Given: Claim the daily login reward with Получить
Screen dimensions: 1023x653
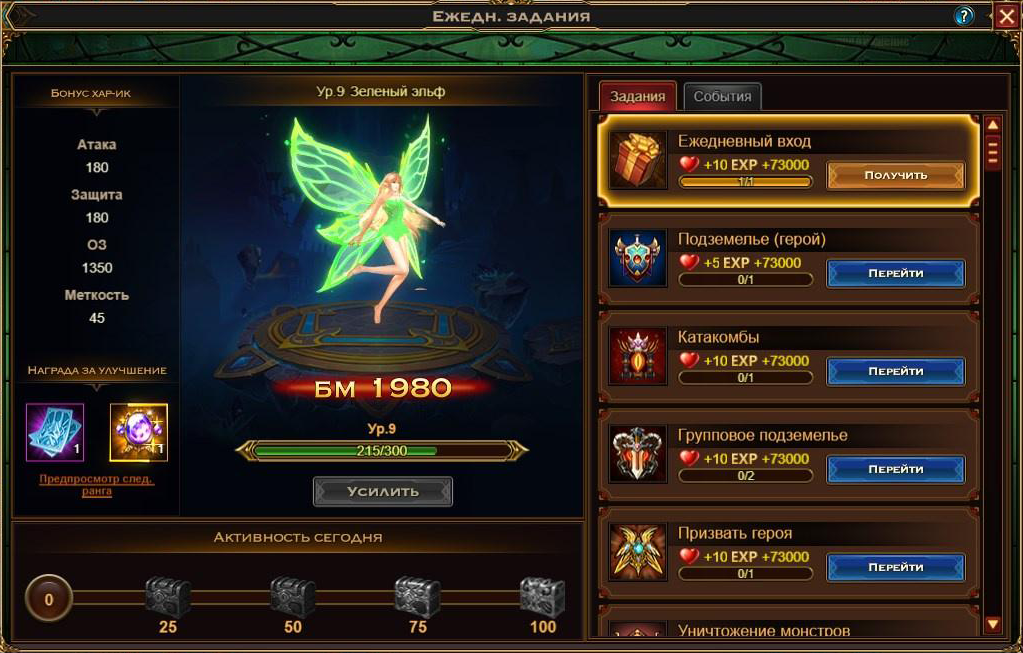Looking at the screenshot, I should [895, 175].
